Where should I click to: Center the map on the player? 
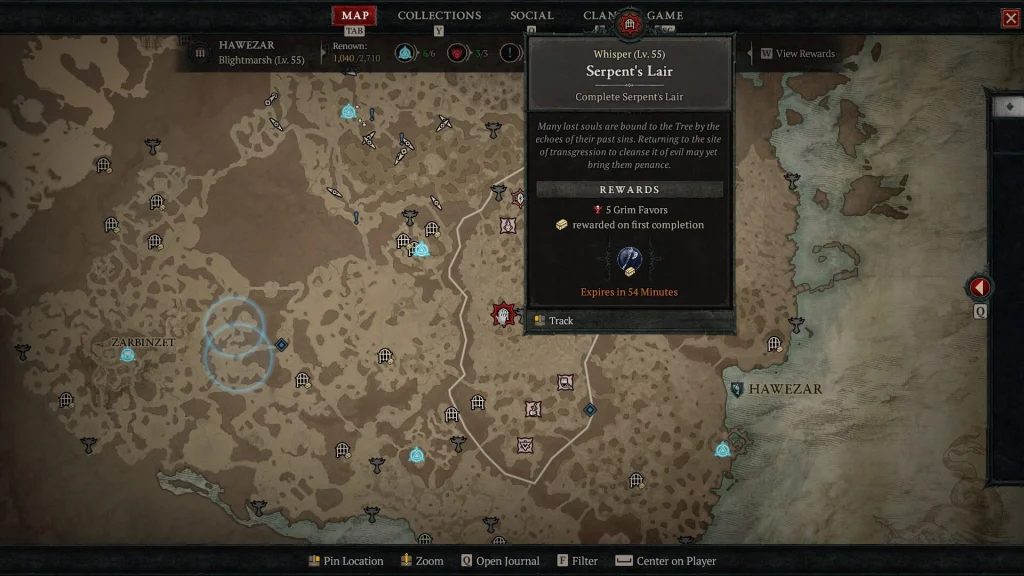coord(666,561)
